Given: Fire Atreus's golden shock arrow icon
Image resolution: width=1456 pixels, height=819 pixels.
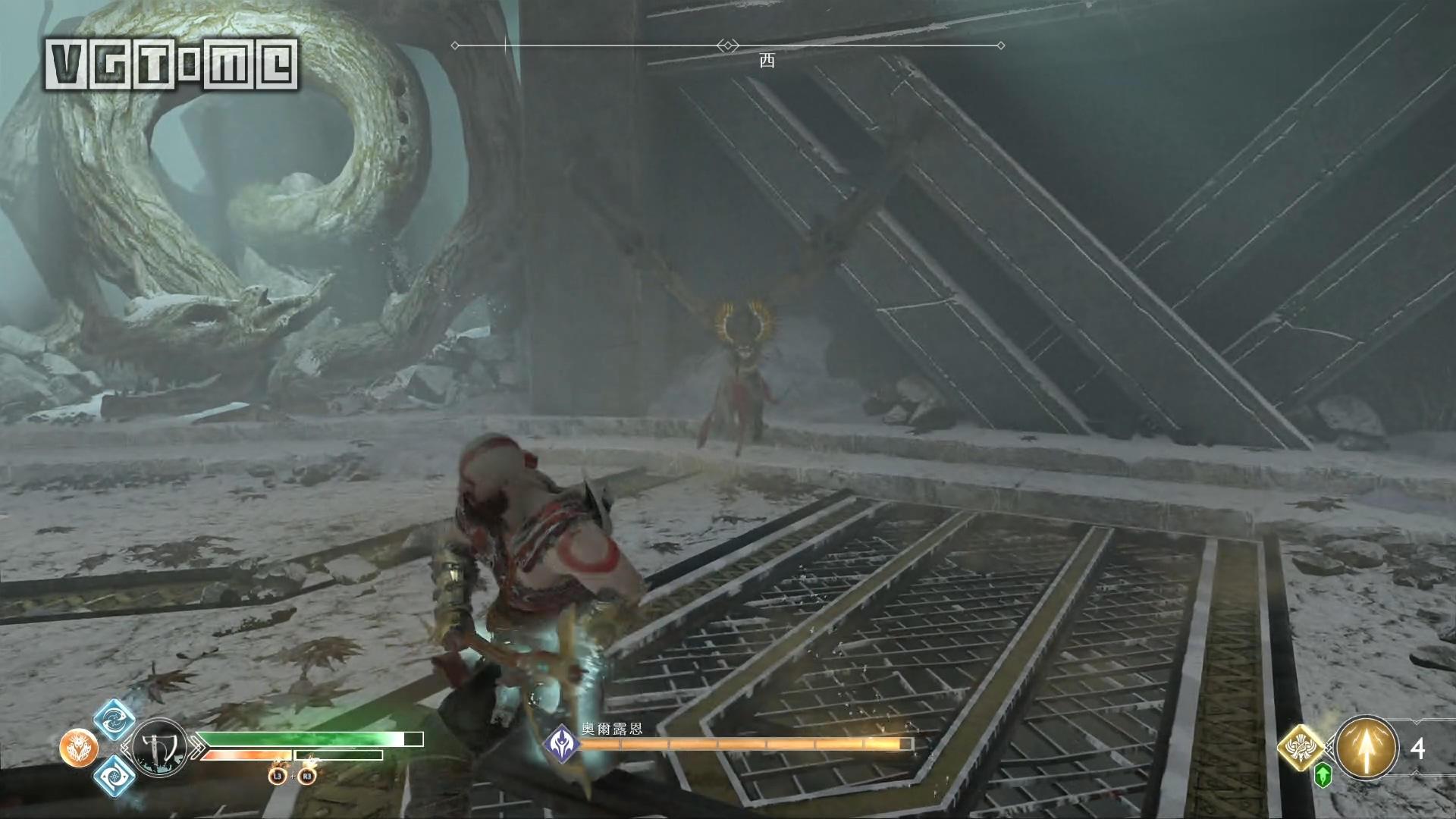Looking at the screenshot, I should point(1367,748).
